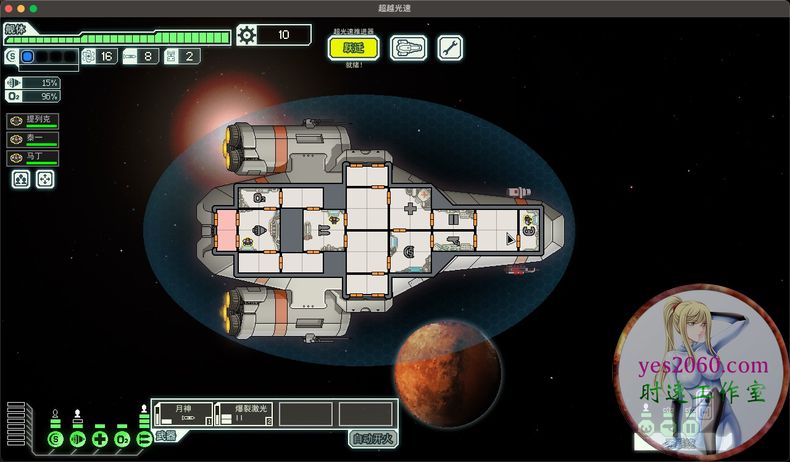Select the medbay cross system icon
The width and height of the screenshot is (790, 462).
tap(99, 438)
